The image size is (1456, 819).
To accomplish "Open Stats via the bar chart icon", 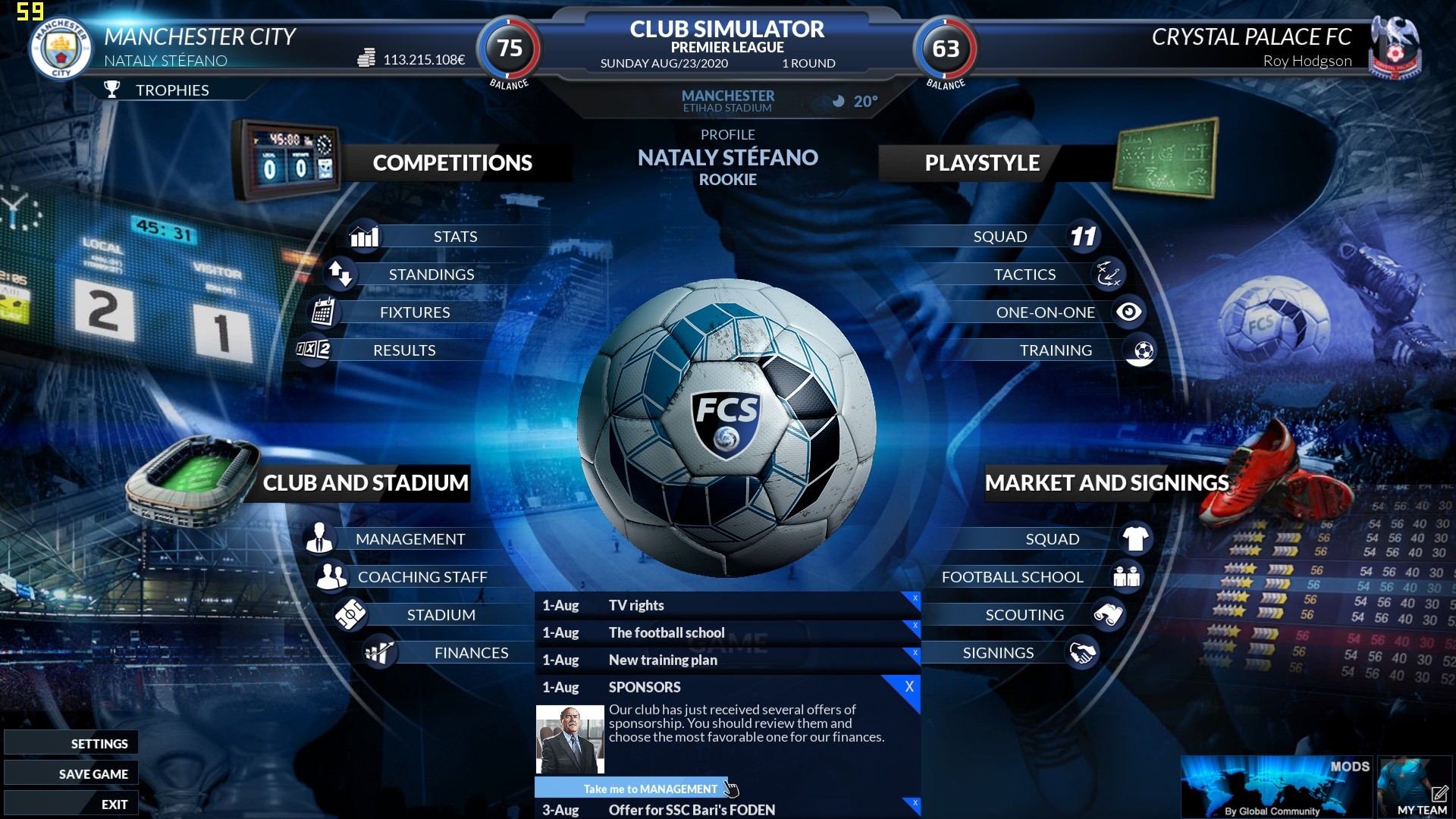I will tap(364, 236).
